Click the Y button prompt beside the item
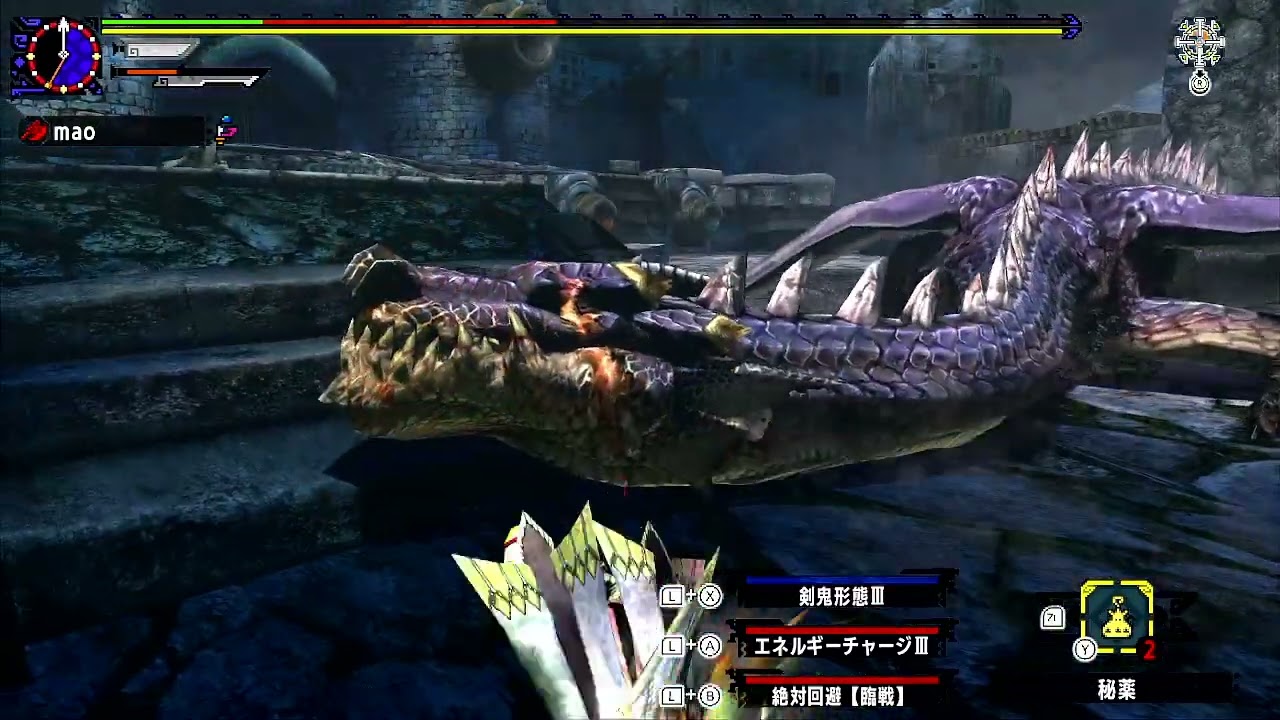The image size is (1280, 720). (1085, 650)
